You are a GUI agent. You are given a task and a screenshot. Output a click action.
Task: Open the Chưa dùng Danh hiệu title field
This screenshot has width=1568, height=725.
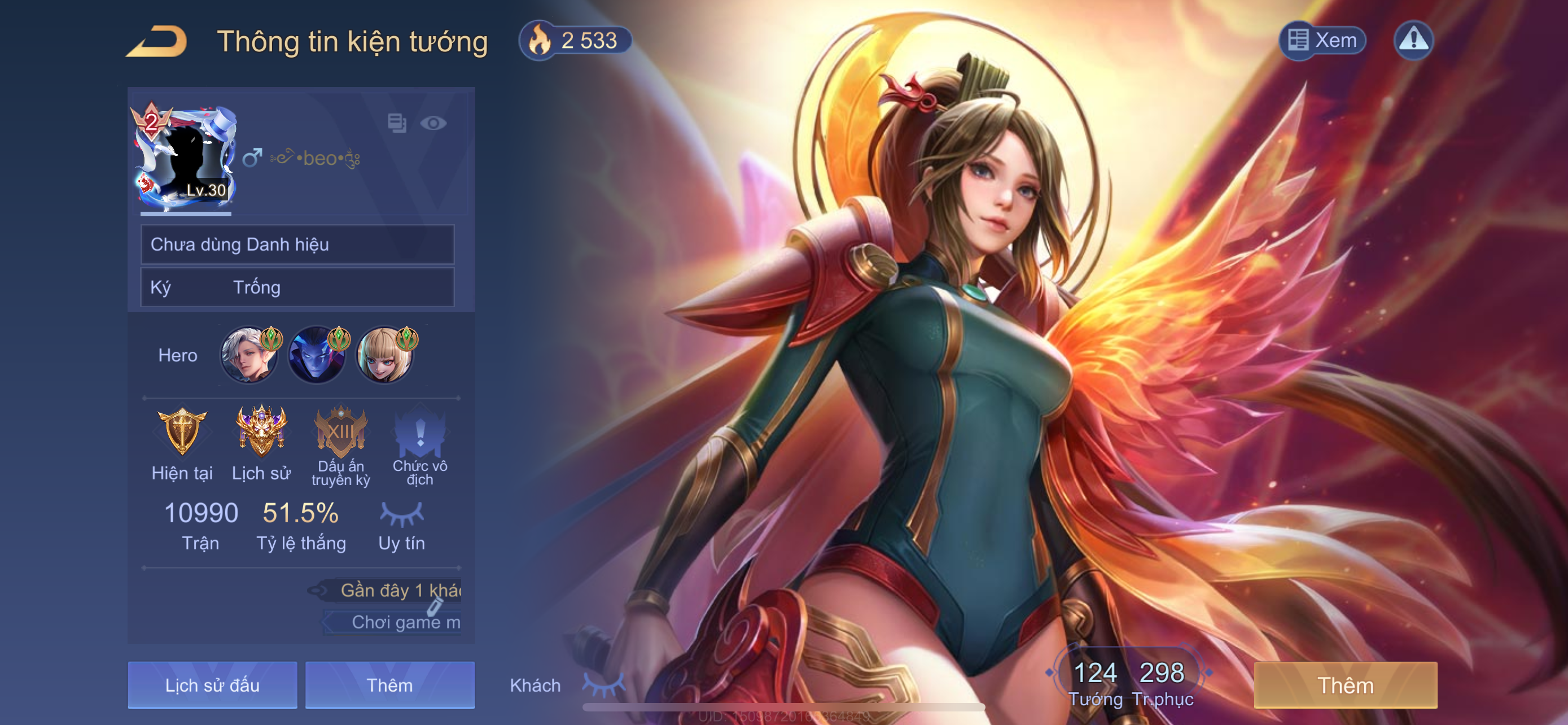(x=297, y=244)
